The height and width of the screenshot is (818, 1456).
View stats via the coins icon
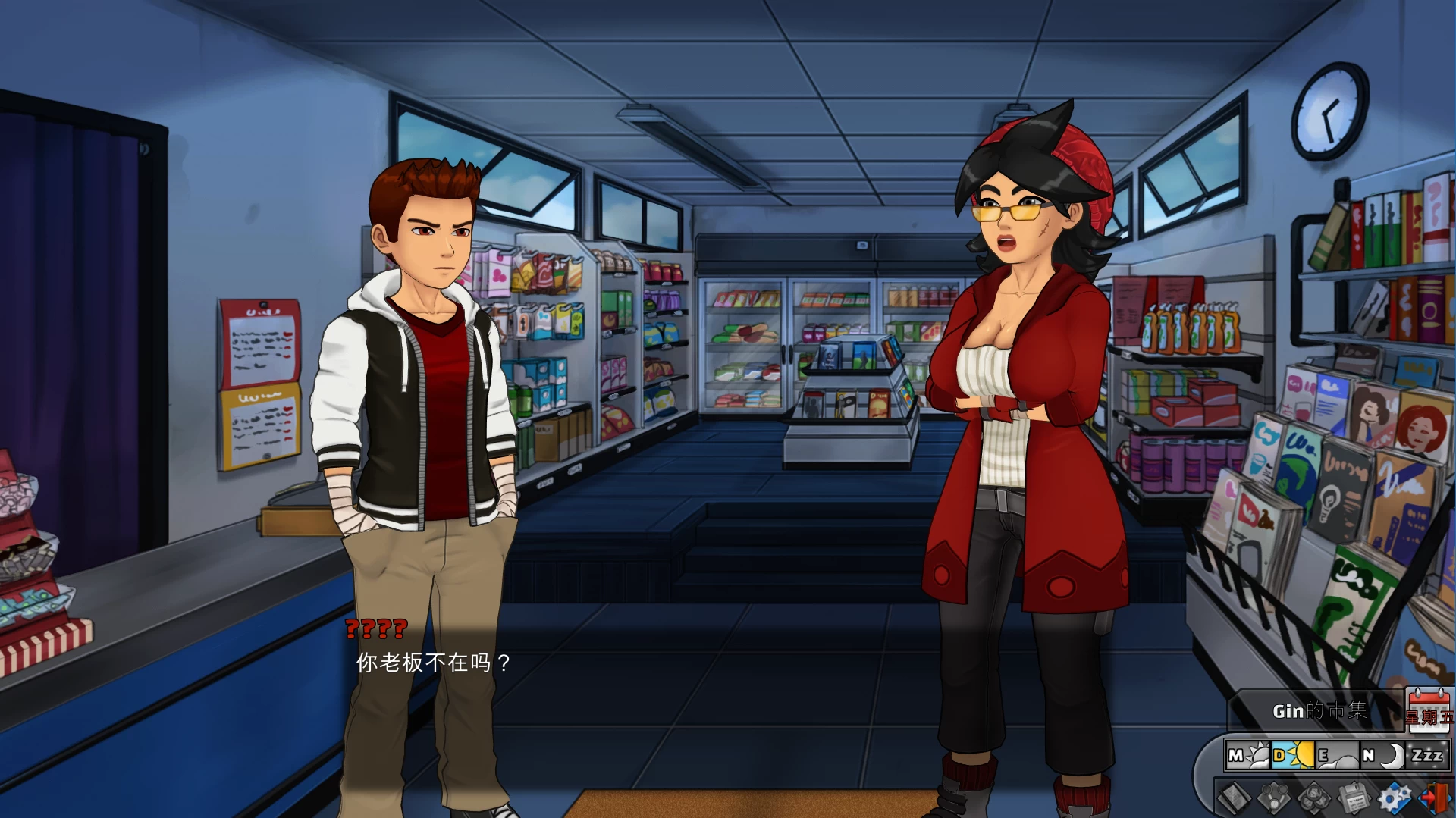(x=1313, y=799)
